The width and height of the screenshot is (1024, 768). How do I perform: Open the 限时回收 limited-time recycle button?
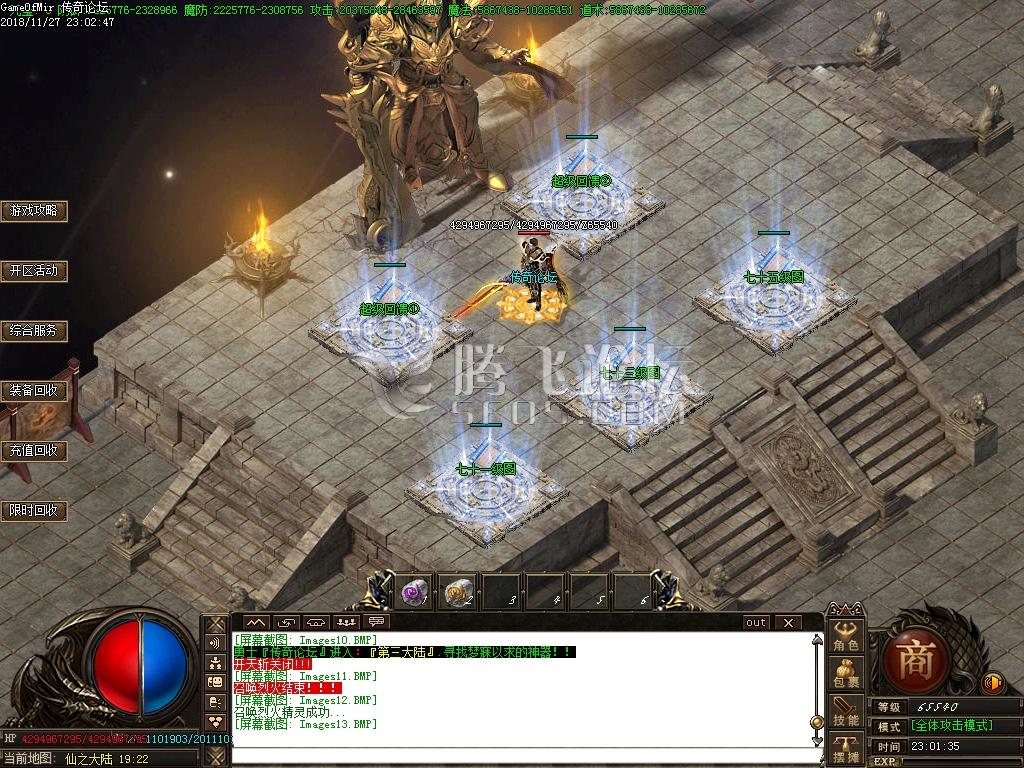(34, 511)
